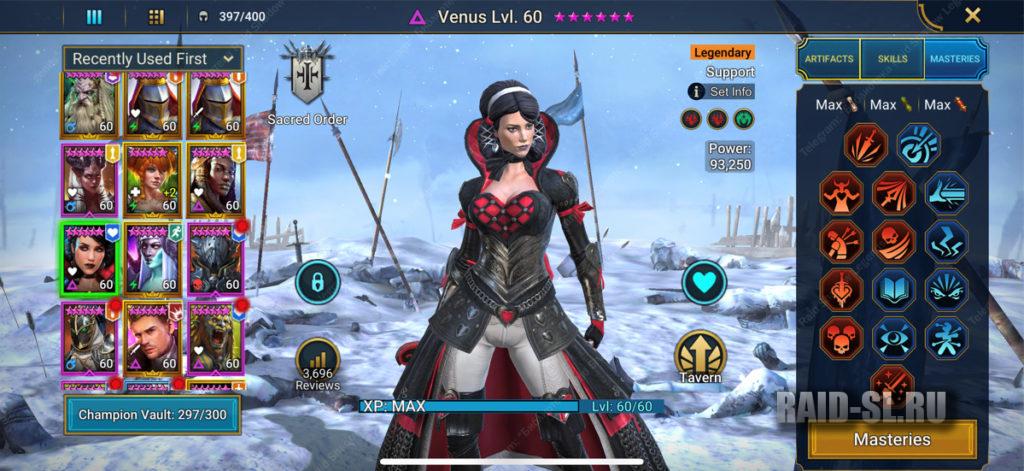Open the yellow Masteries button
1024x471 pixels.
(x=892, y=439)
